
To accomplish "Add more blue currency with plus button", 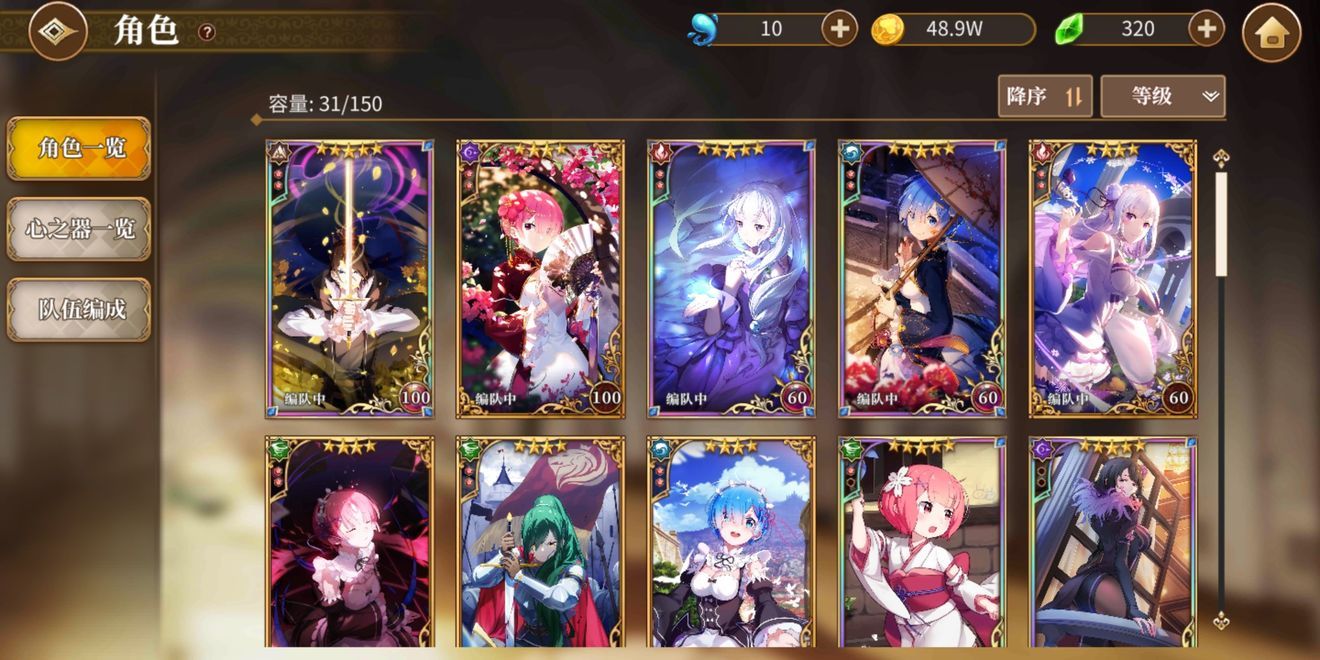I will [839, 29].
